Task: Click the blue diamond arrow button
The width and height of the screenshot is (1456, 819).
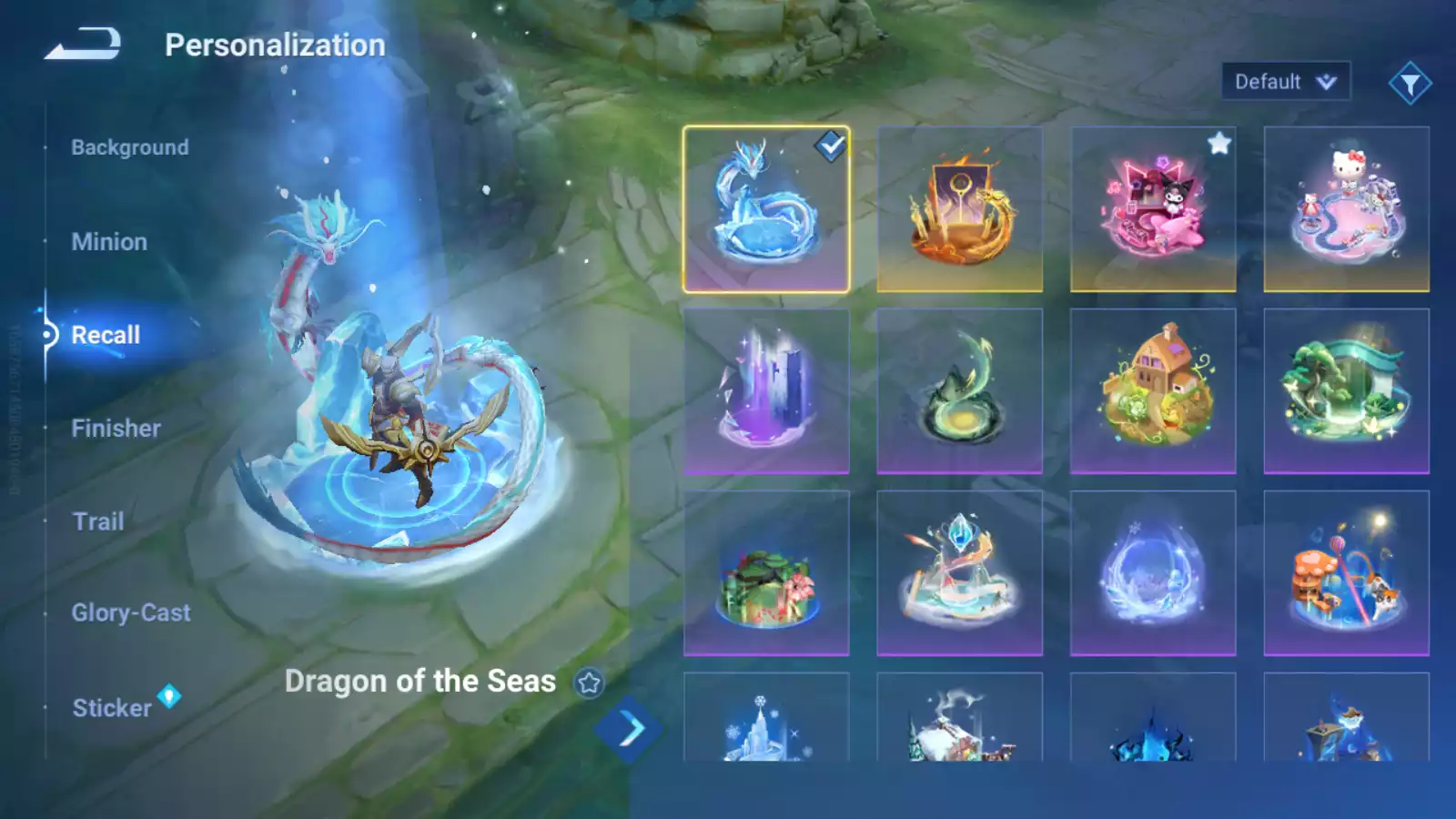Action: point(629,729)
